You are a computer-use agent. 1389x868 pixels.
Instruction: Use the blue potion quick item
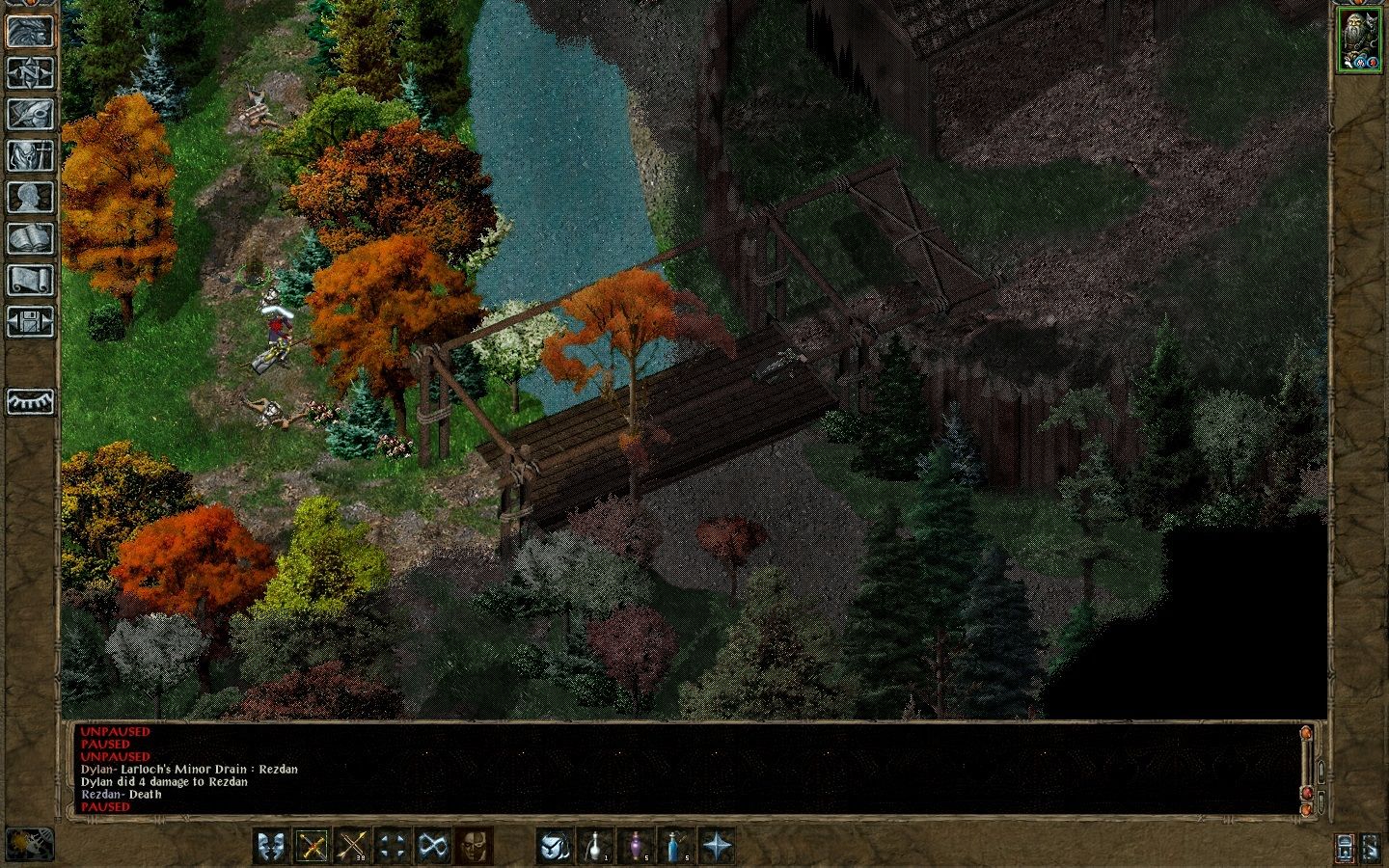674,847
